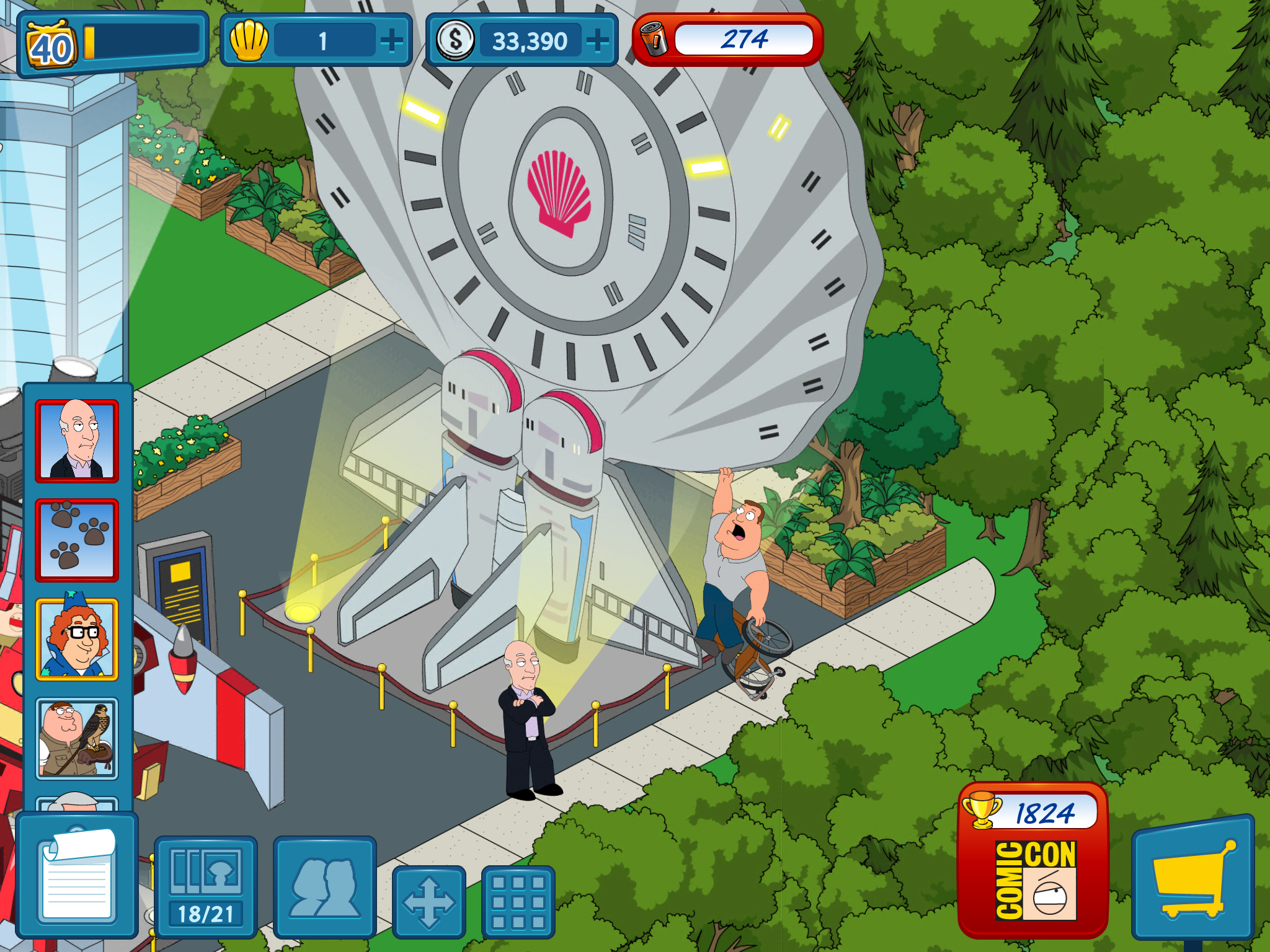Select the paw prints quest icon
1270x952 pixels.
pyautogui.click(x=77, y=540)
